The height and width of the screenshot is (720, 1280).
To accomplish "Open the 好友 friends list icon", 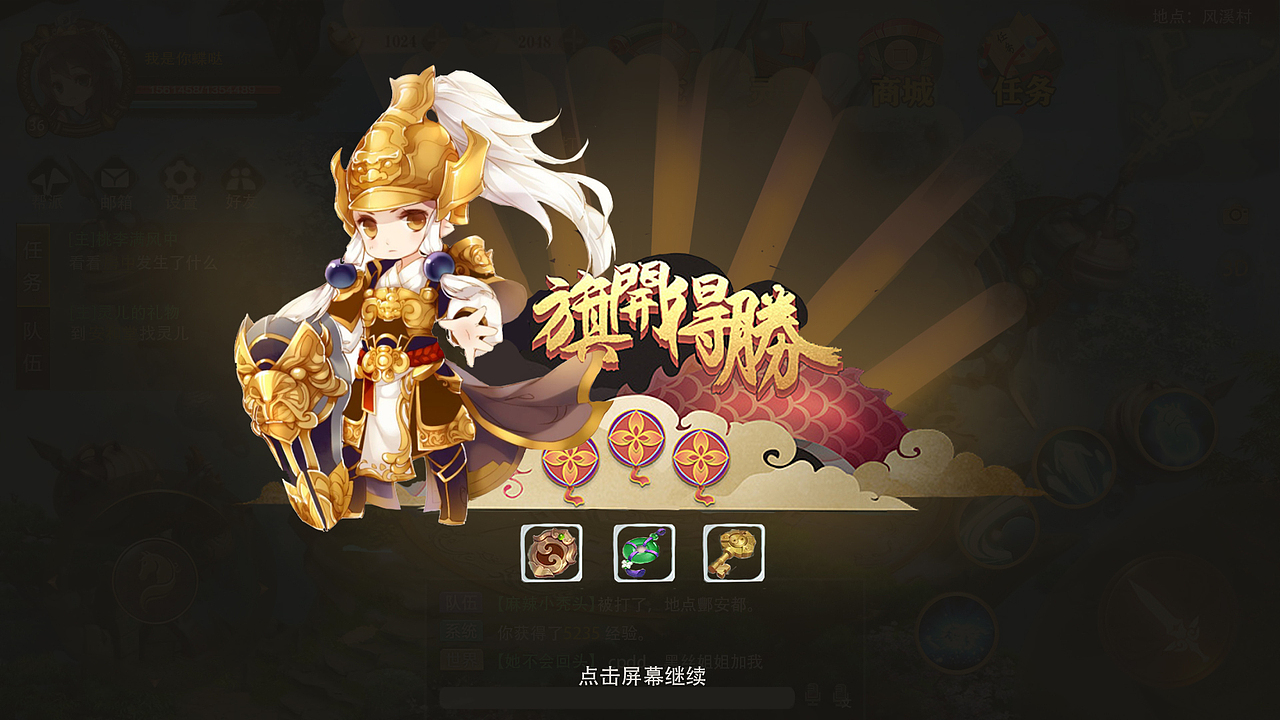I will 240,178.
